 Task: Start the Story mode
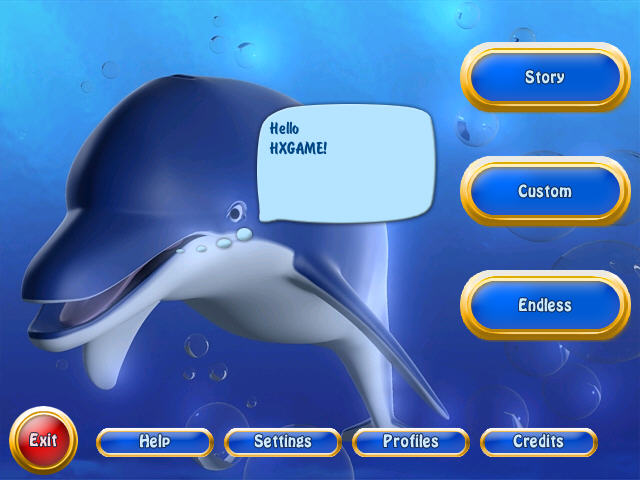click(544, 77)
